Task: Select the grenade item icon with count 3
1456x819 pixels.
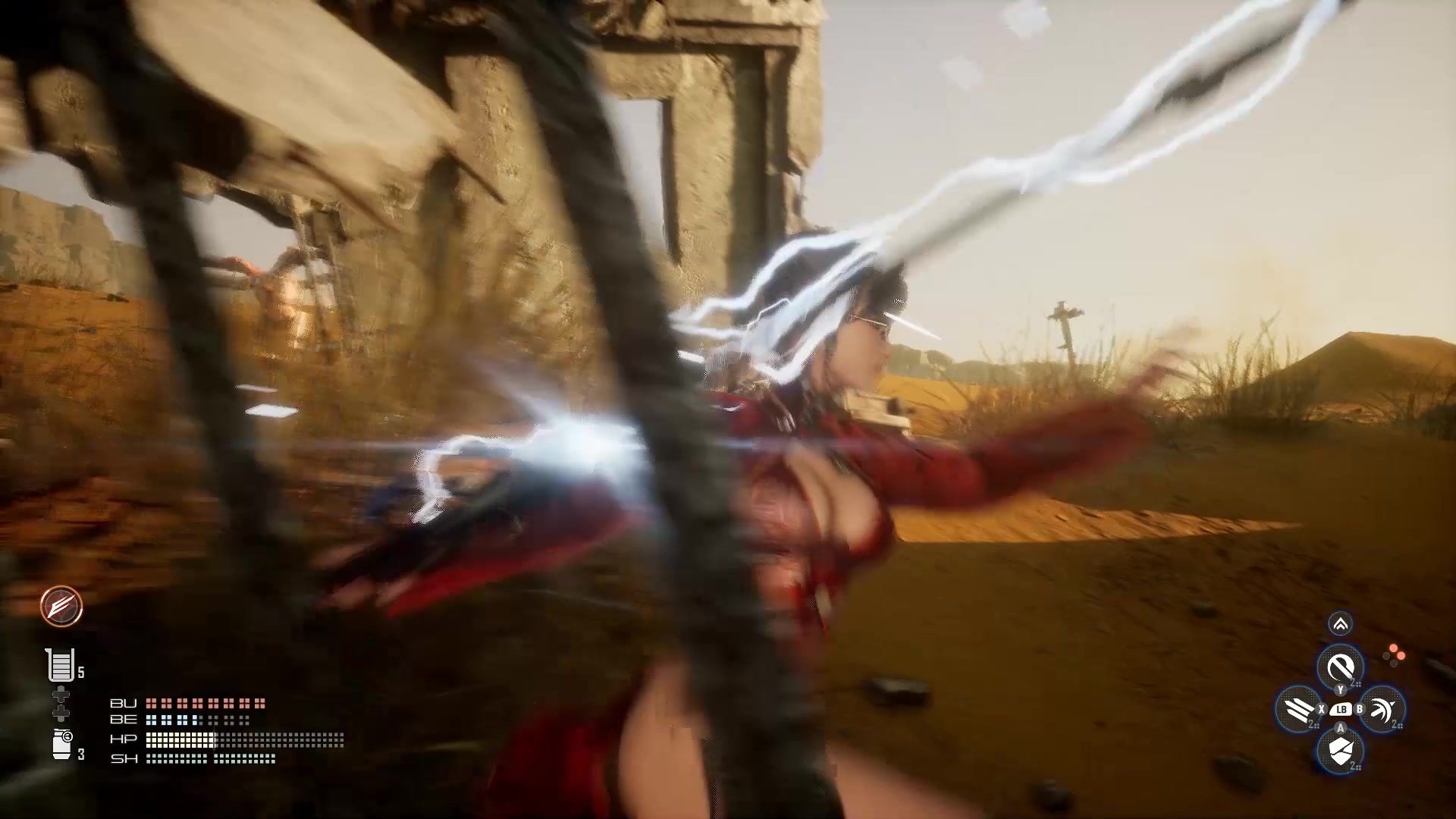Action: click(61, 743)
